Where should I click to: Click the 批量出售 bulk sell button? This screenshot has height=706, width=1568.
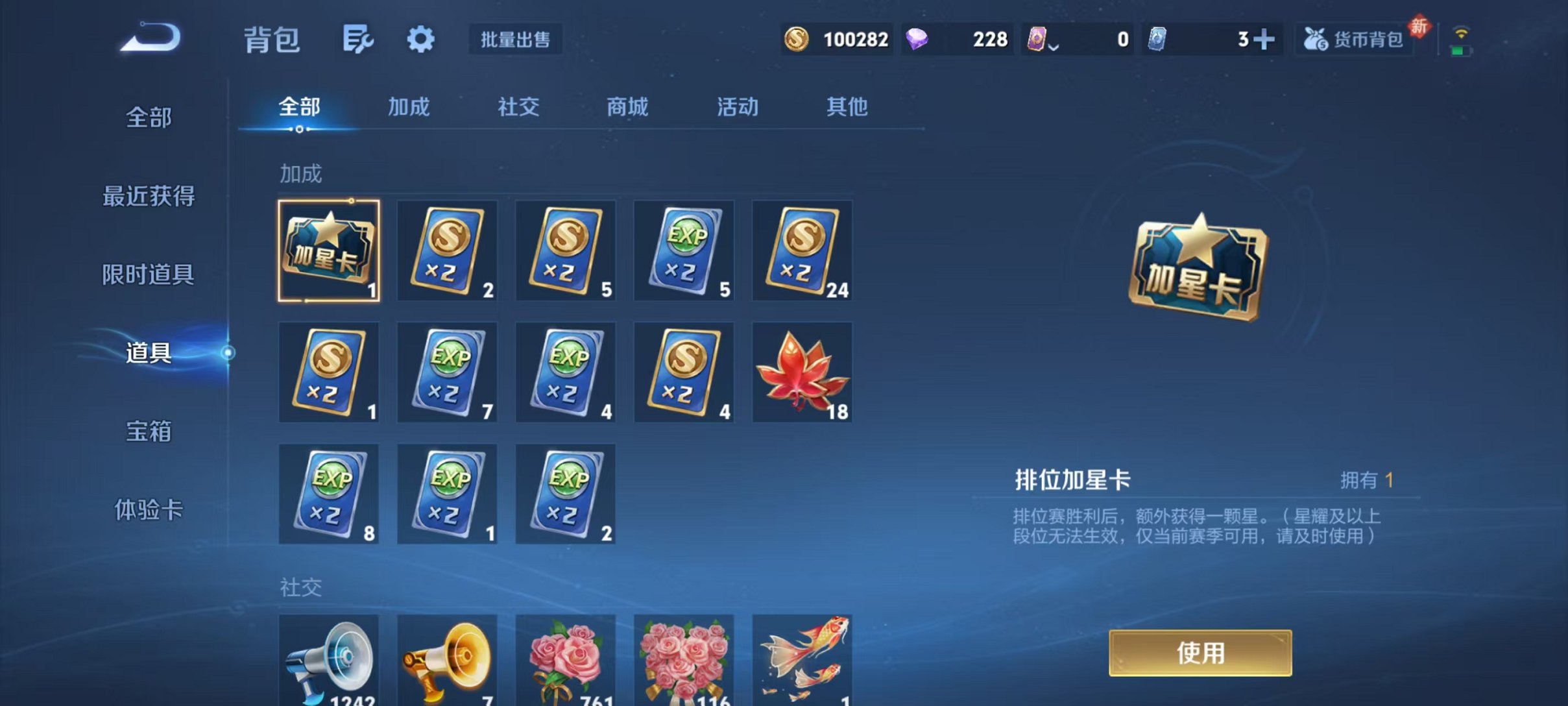pyautogui.click(x=516, y=40)
